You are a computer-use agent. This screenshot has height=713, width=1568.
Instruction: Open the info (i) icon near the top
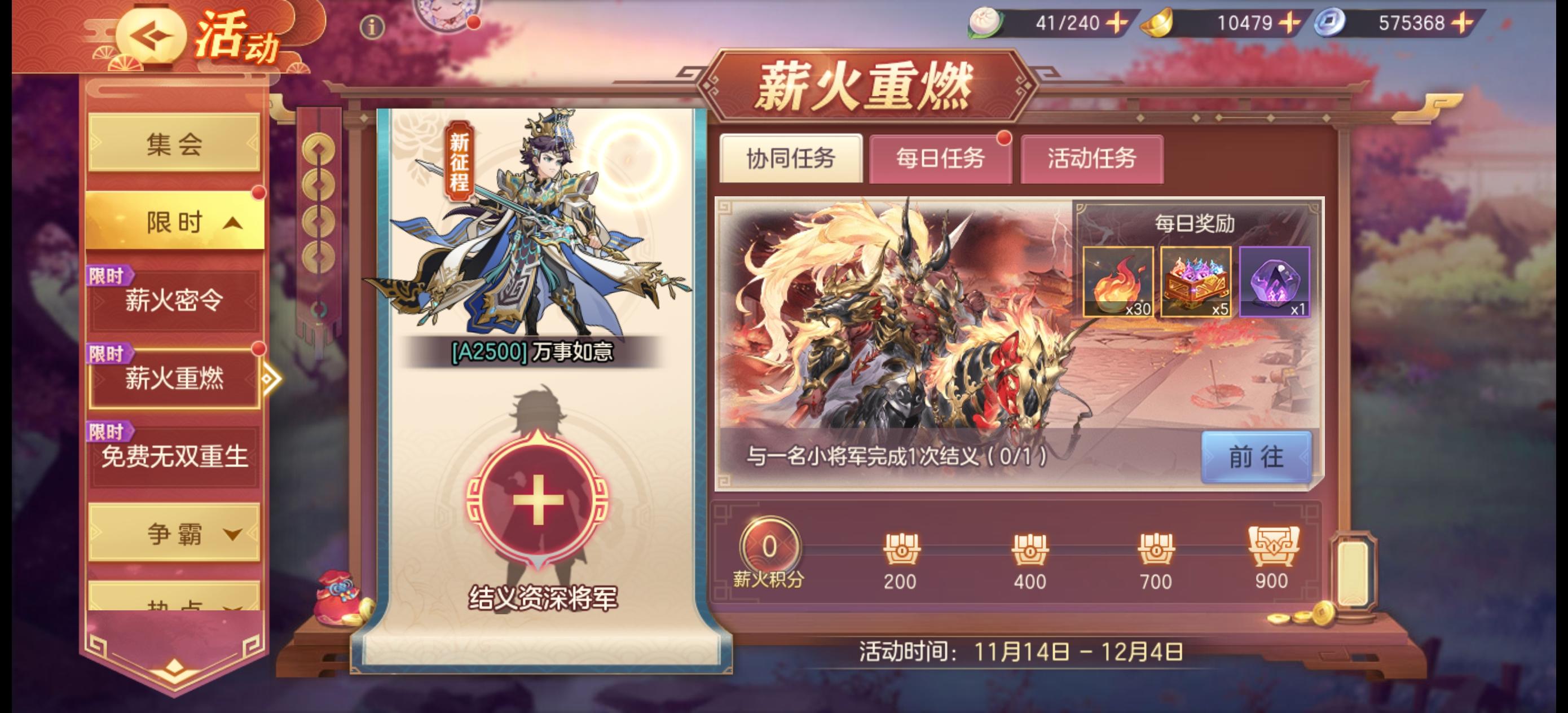tap(372, 27)
